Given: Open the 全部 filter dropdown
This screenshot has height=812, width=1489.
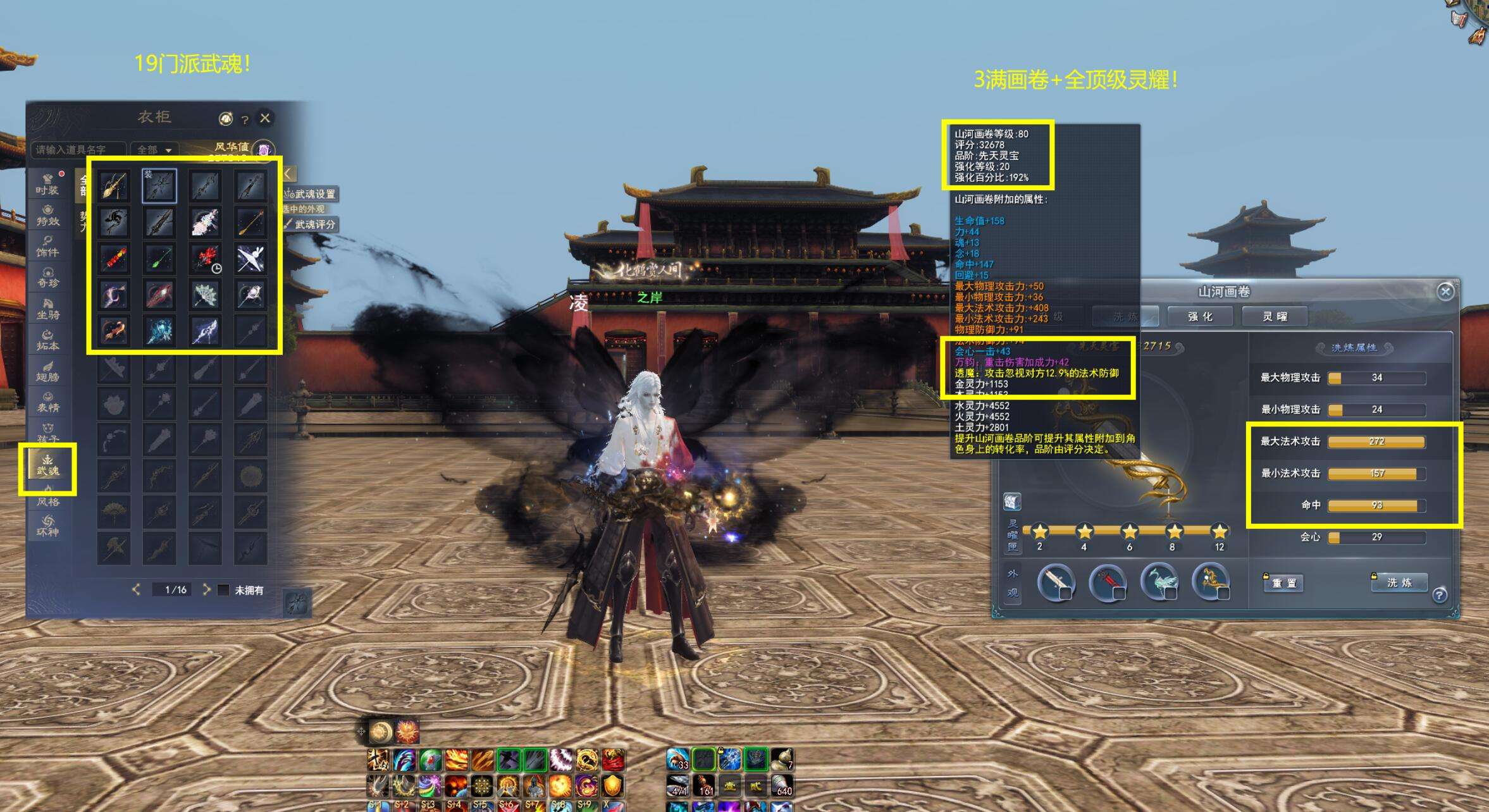Looking at the screenshot, I should tap(155, 150).
